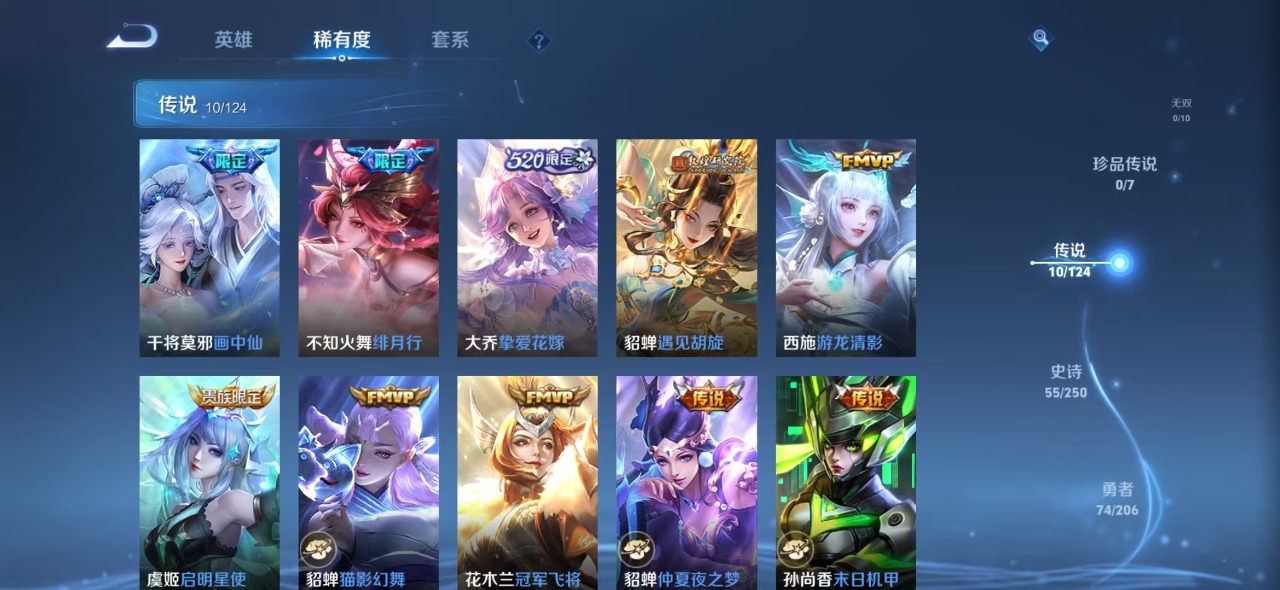The height and width of the screenshot is (590, 1280).
Task: Switch to the 英雄 tab
Action: tap(233, 40)
